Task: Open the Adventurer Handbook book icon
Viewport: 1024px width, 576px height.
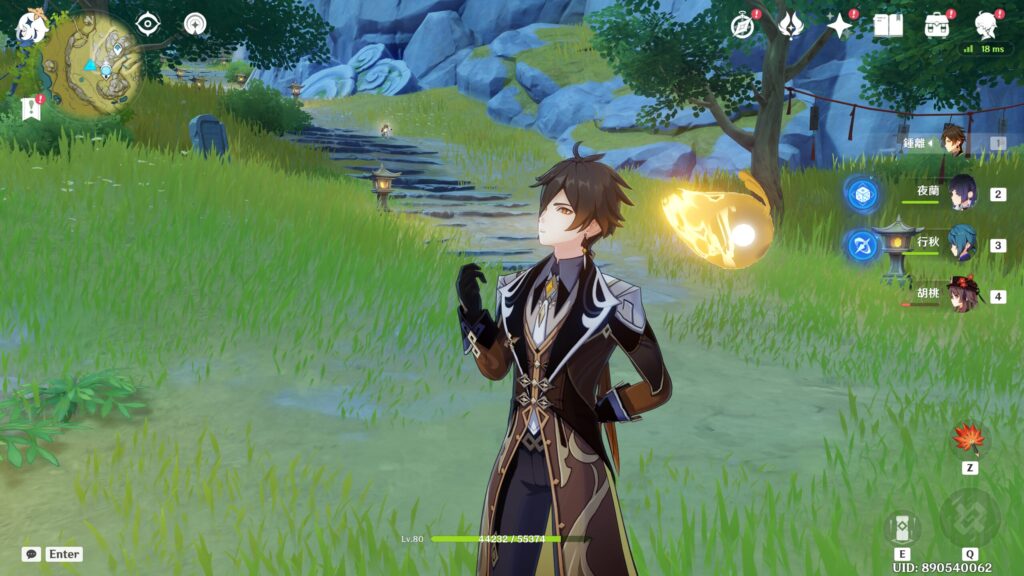Action: [888, 25]
